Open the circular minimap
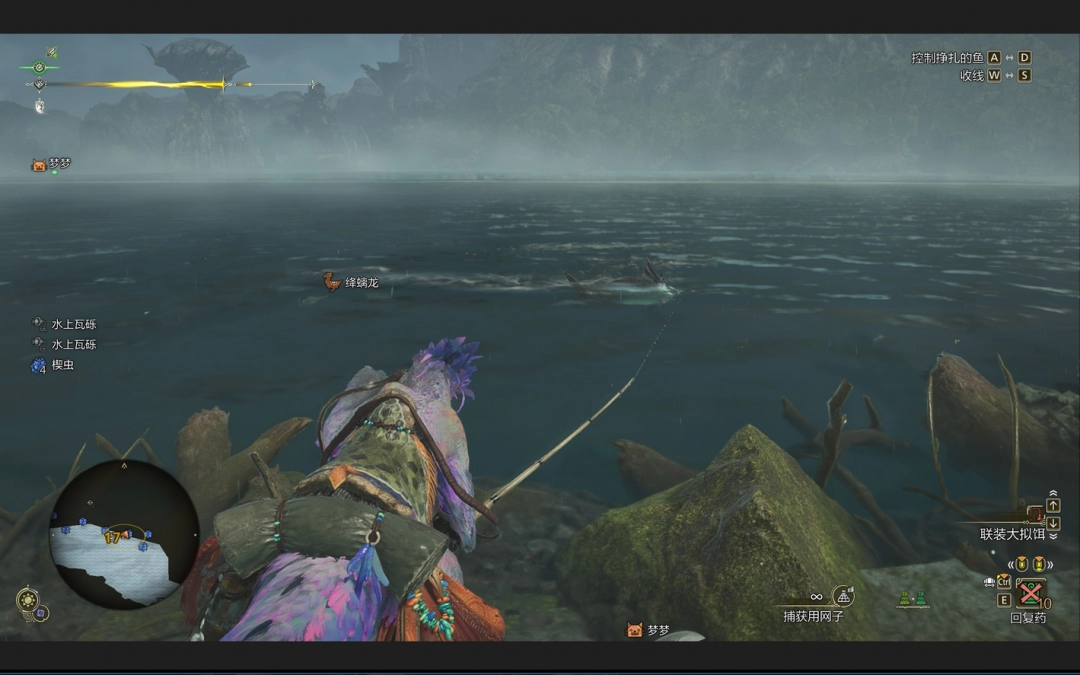The image size is (1080, 675). 123,535
